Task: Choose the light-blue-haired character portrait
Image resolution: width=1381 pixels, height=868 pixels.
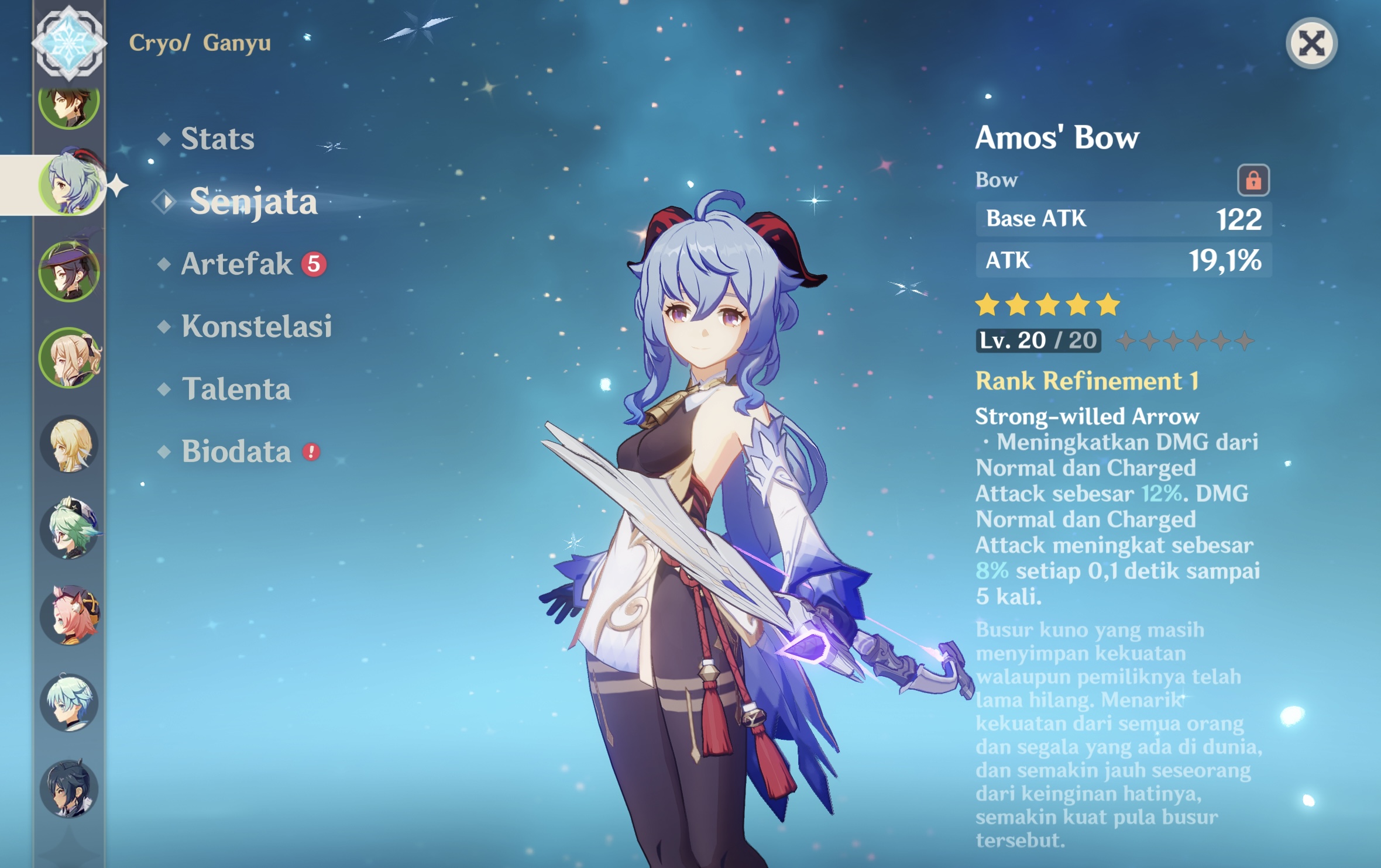Action: pyautogui.click(x=69, y=702)
